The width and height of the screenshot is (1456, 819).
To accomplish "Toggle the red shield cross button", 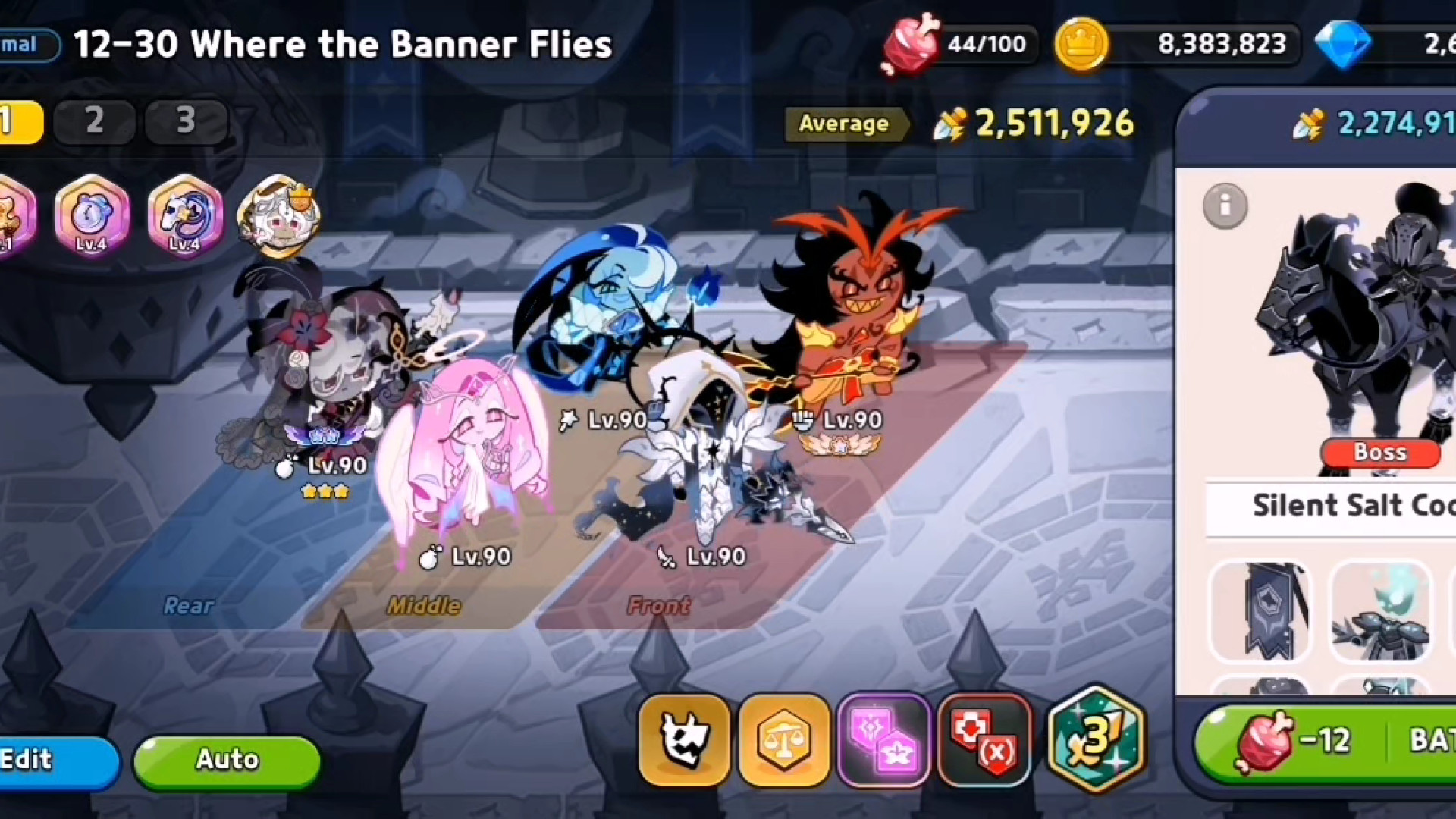I will [984, 739].
